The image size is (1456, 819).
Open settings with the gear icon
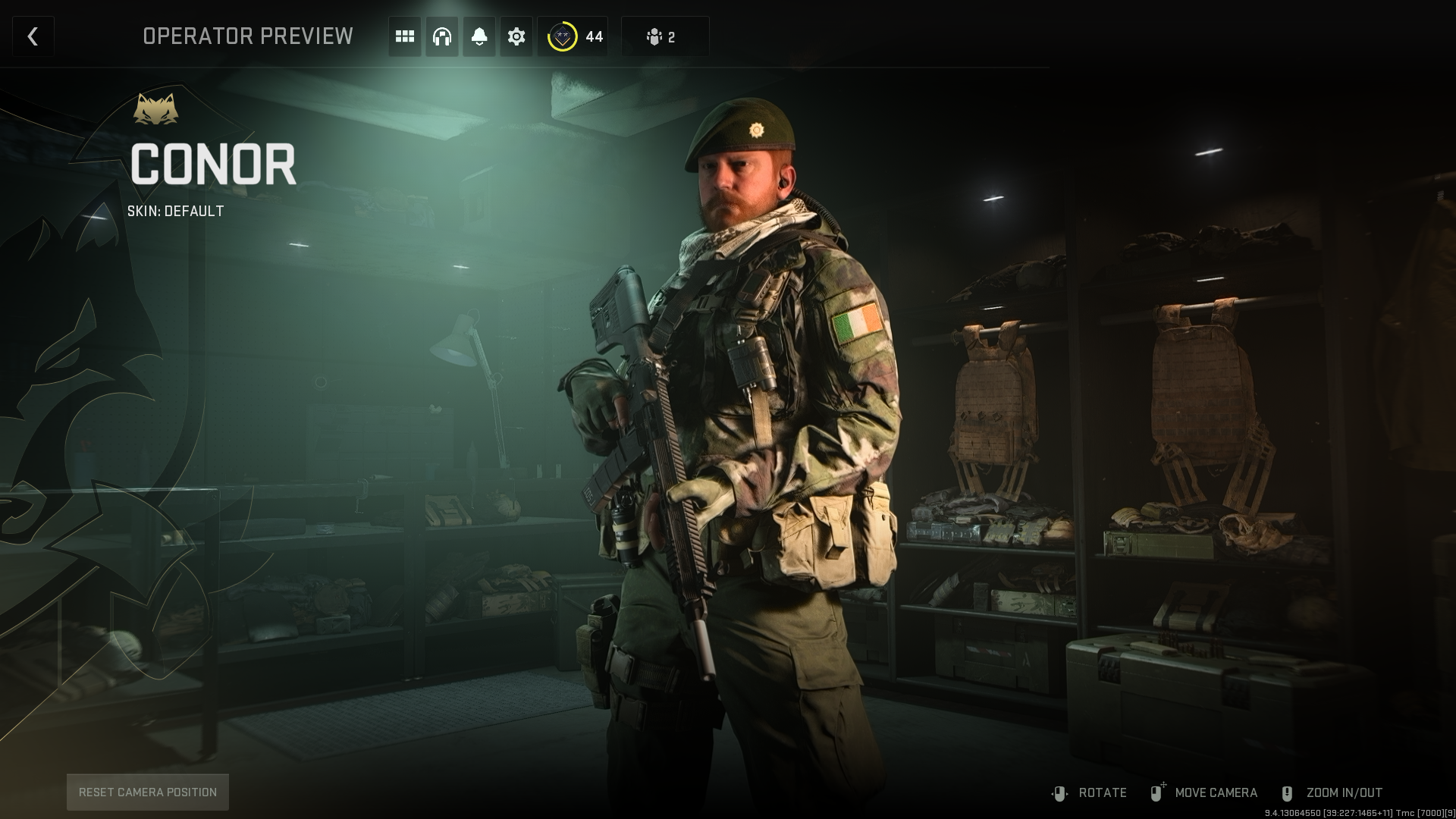pos(516,36)
